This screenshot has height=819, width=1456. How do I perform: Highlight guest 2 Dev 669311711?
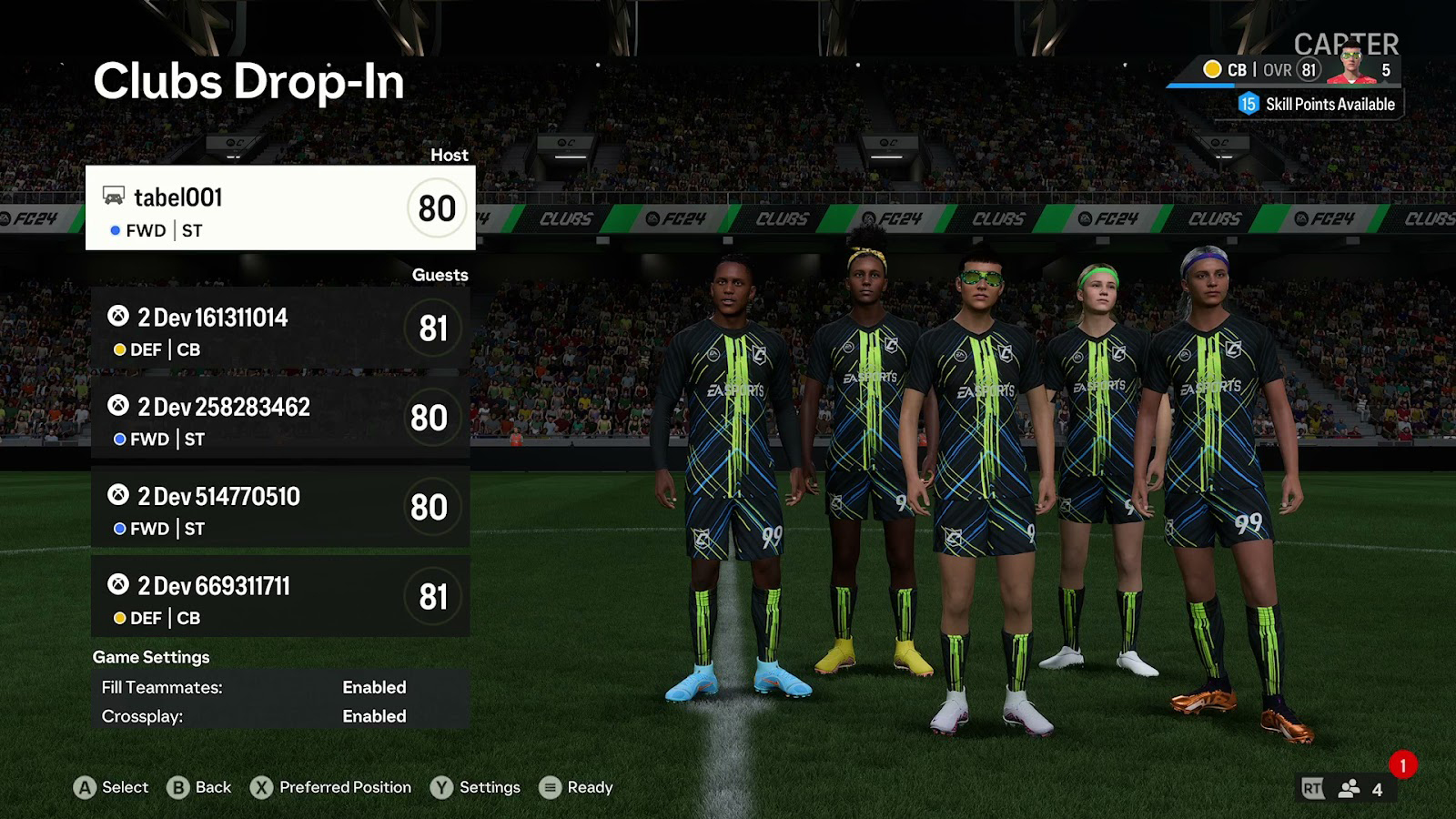coord(280,597)
